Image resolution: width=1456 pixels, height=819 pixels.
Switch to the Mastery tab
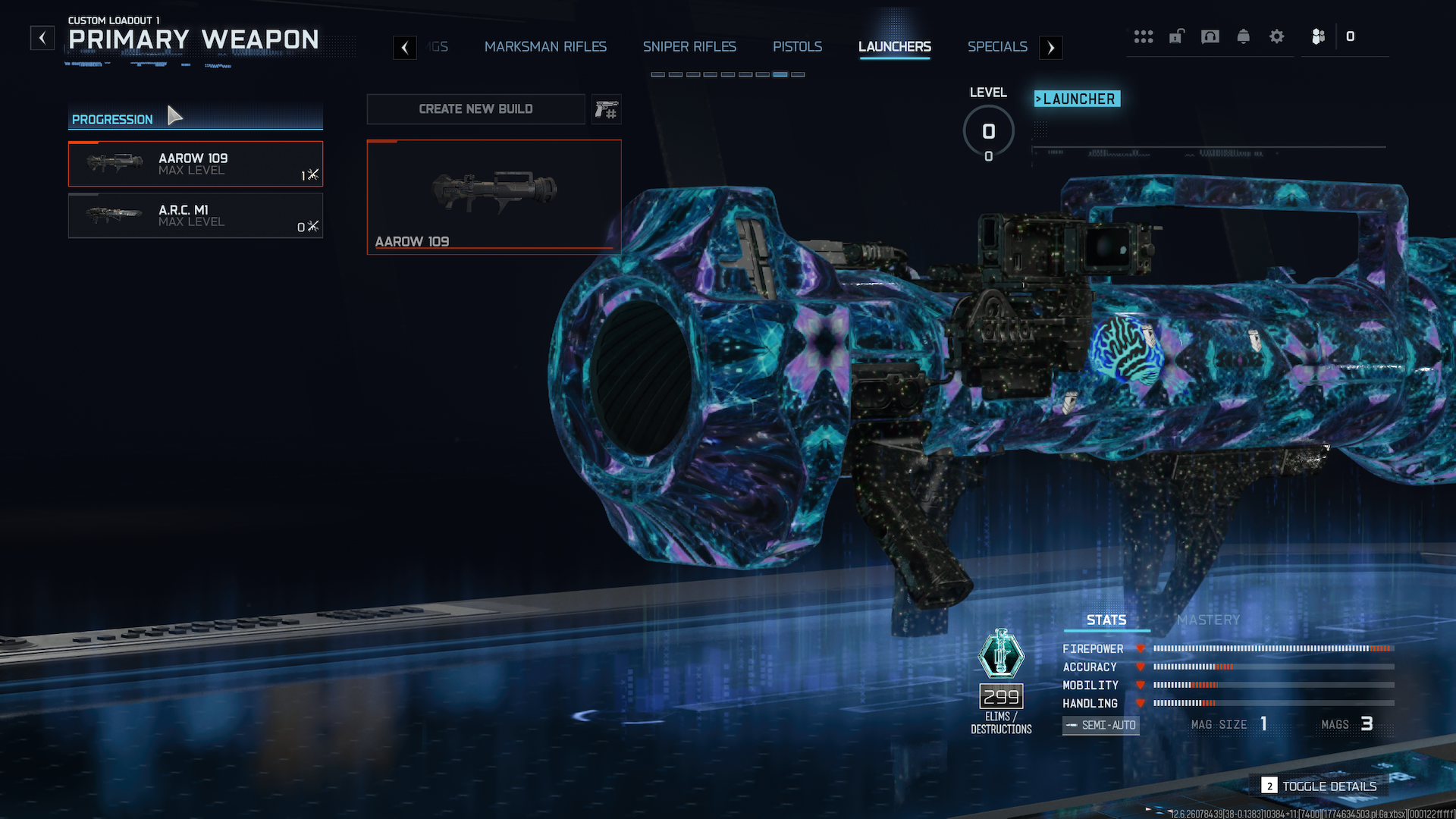coord(1208,620)
